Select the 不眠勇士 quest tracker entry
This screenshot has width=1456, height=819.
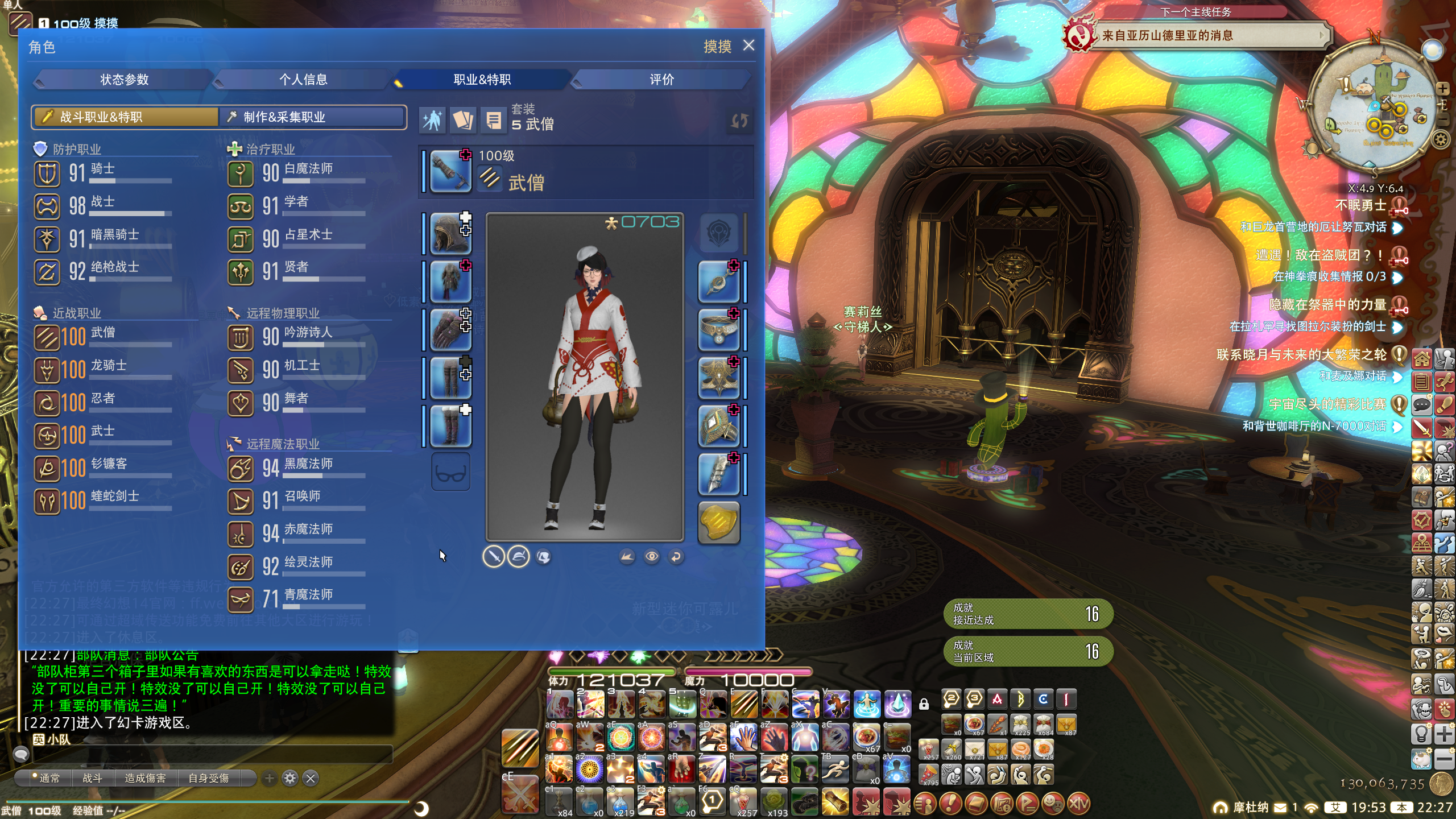(1360, 205)
